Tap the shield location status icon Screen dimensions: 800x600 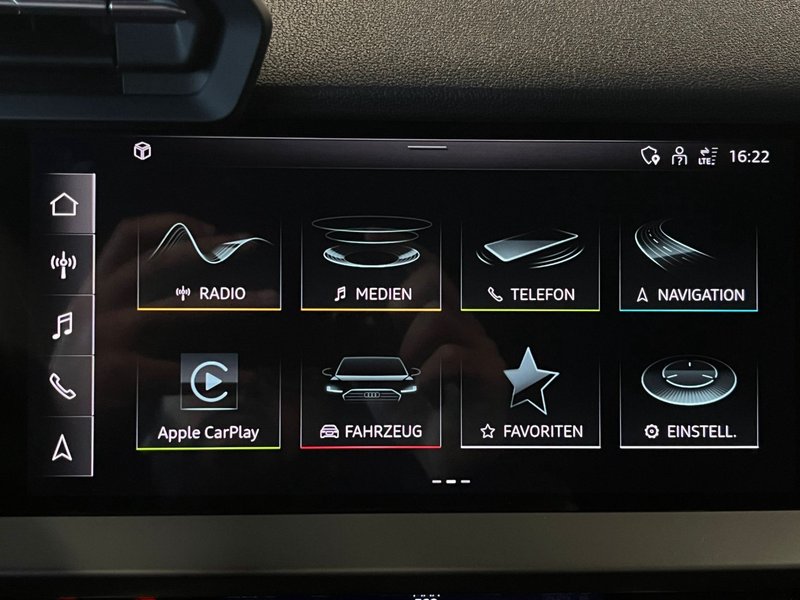[650, 156]
